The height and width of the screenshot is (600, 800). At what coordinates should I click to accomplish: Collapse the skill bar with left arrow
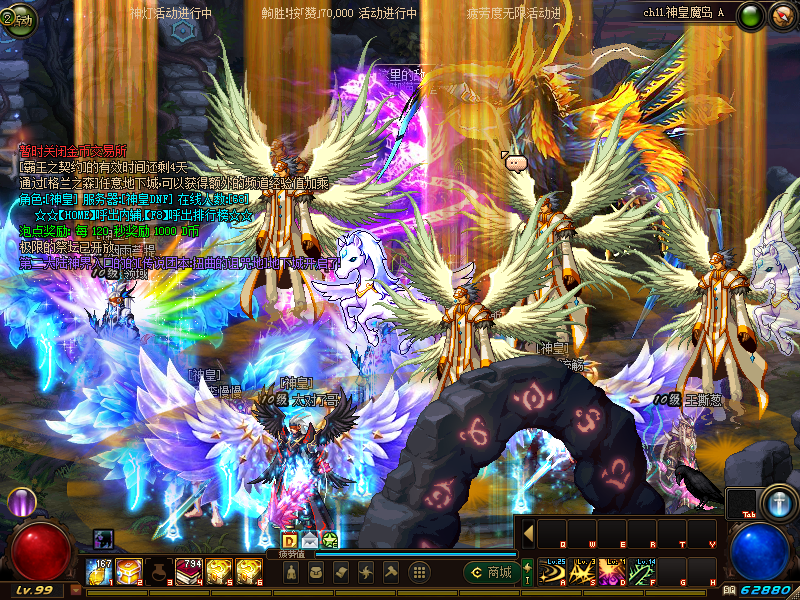[x=528, y=532]
